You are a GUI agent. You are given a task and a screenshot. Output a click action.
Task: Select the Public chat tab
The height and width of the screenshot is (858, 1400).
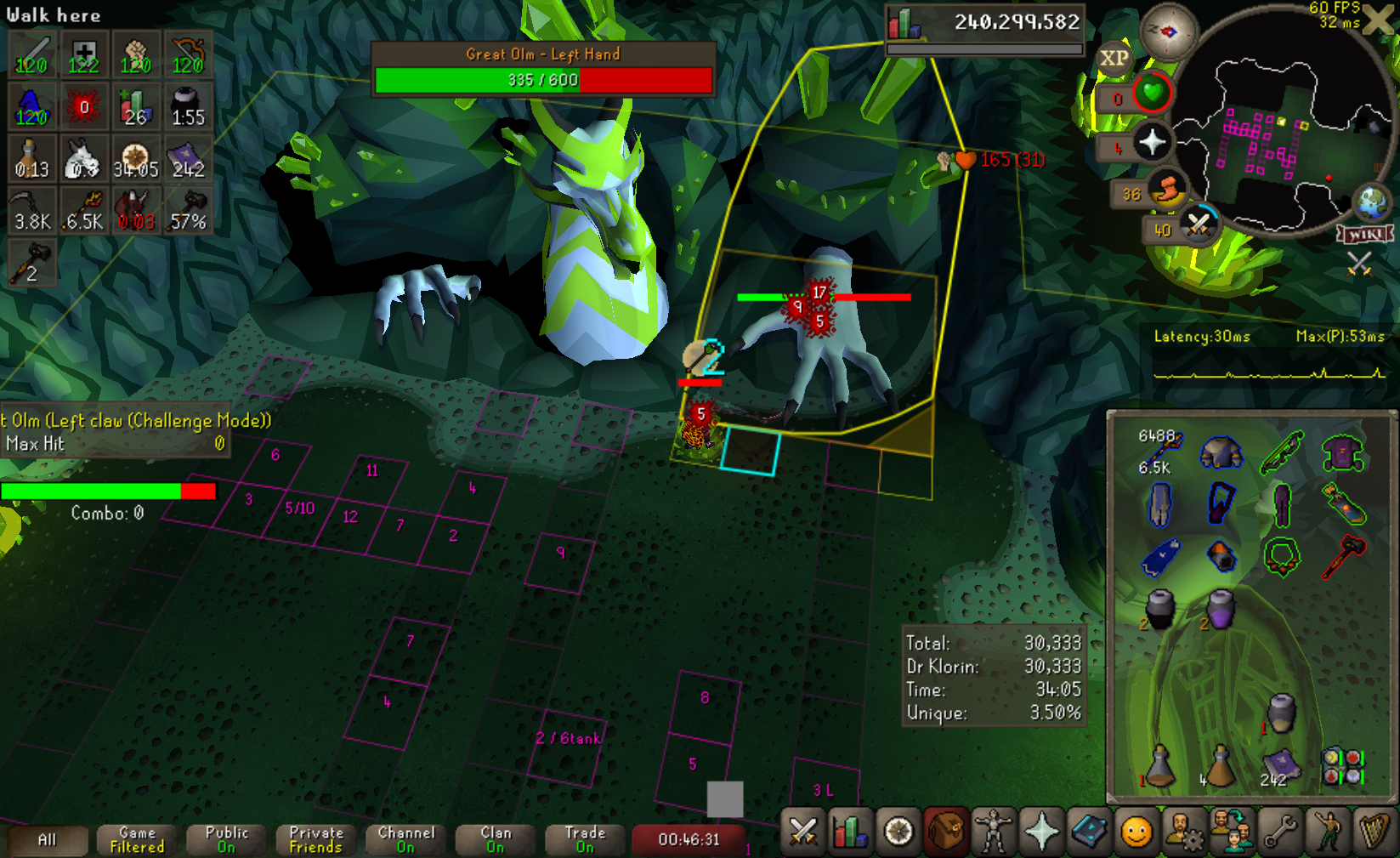226,840
